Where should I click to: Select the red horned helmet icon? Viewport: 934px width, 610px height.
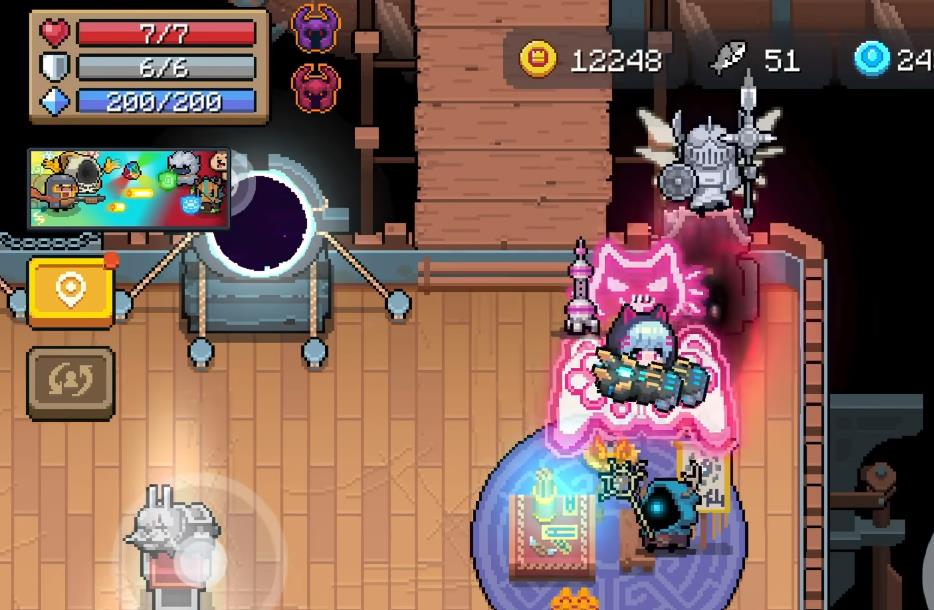pos(318,89)
